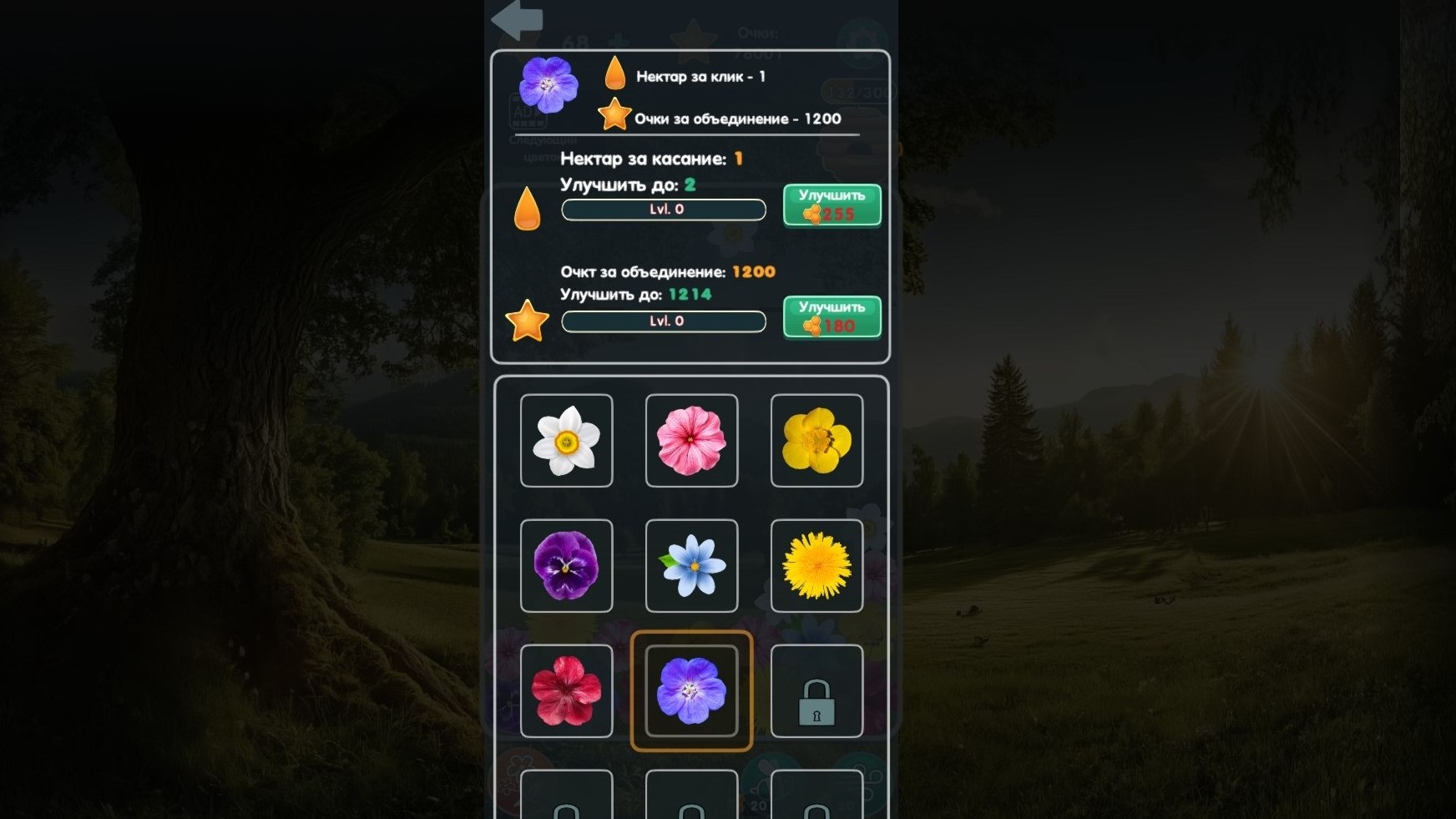
Task: Select the purple pansy flower
Action: click(x=566, y=565)
